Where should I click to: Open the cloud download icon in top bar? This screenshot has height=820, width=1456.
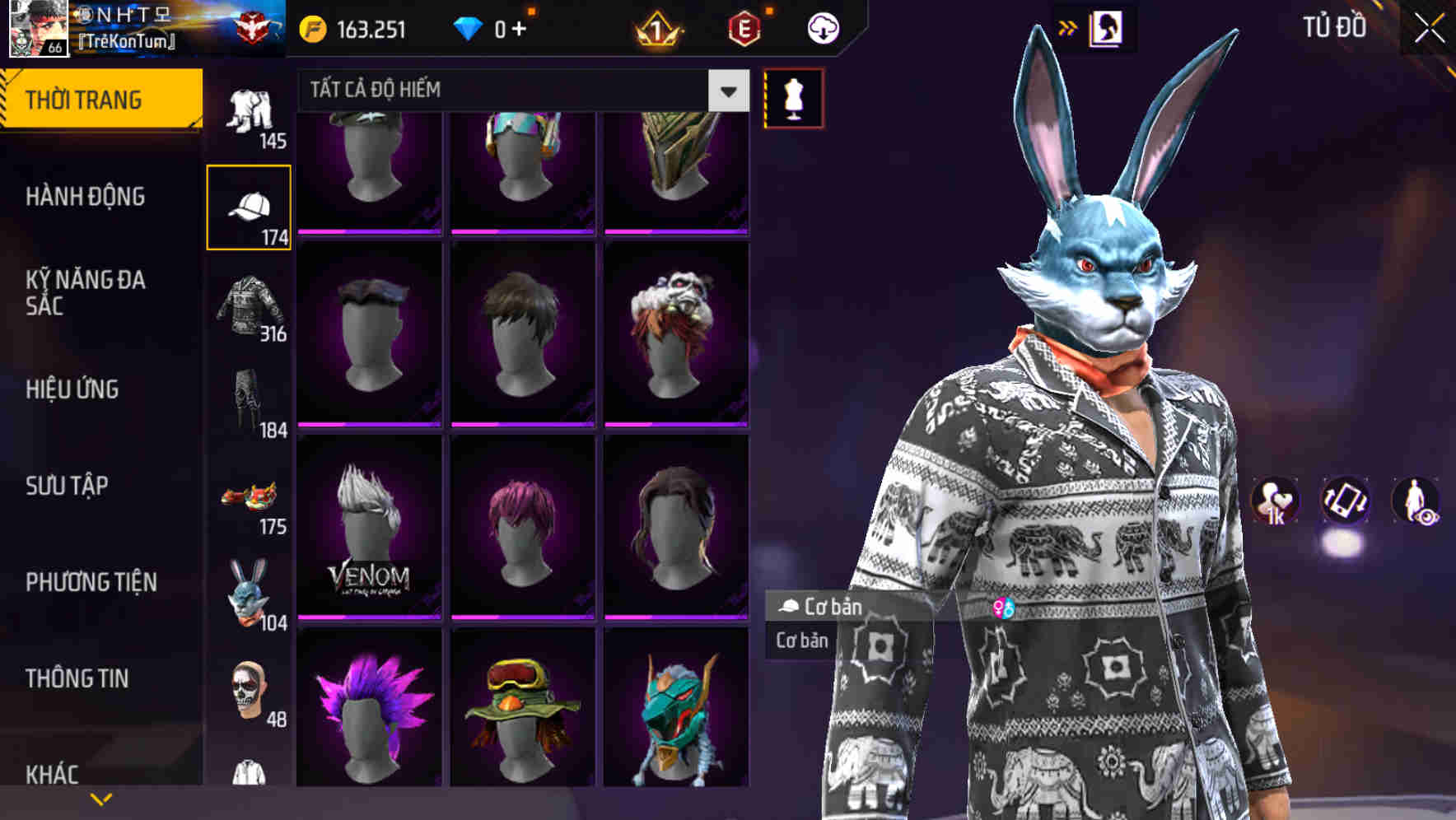point(823,27)
